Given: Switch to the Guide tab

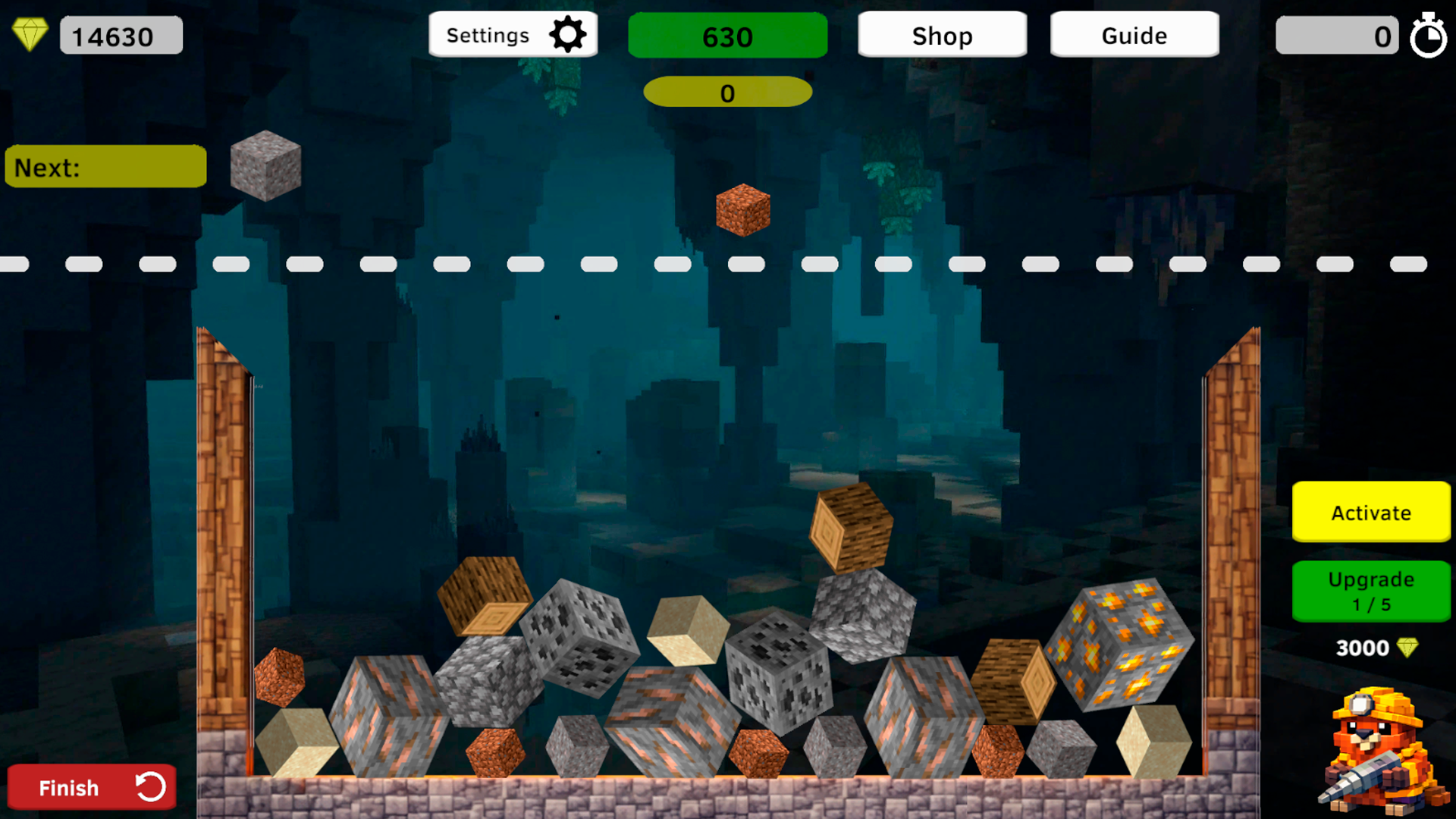Looking at the screenshot, I should pos(1134,35).
